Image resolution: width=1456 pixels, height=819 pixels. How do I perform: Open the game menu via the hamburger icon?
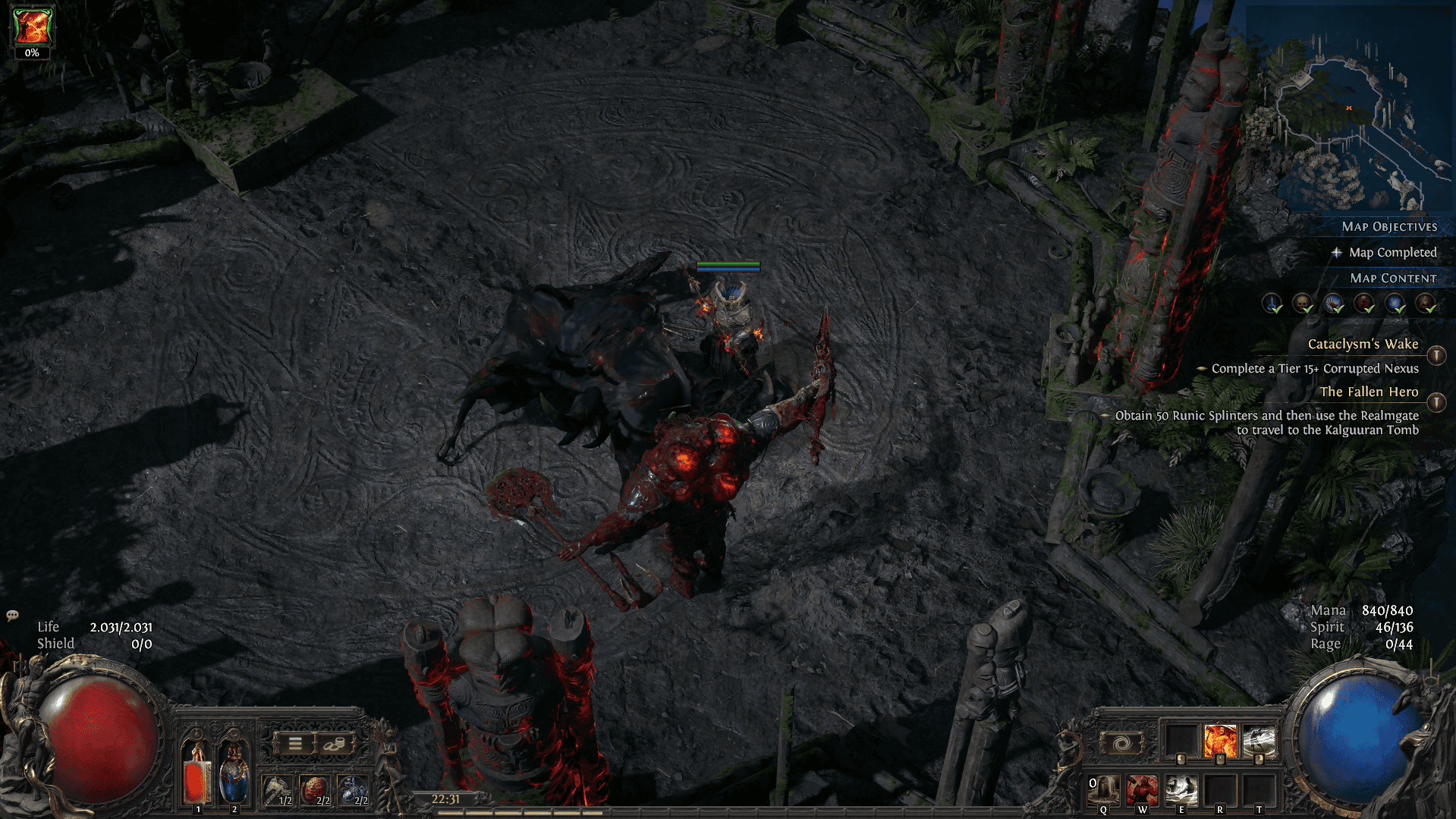(x=294, y=744)
